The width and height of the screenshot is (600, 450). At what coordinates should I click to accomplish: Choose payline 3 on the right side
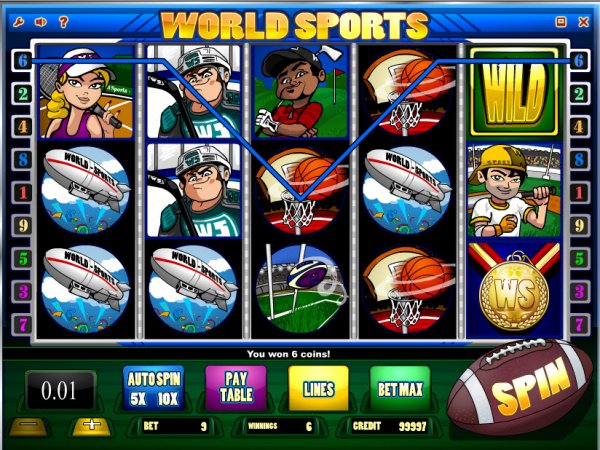point(579,292)
